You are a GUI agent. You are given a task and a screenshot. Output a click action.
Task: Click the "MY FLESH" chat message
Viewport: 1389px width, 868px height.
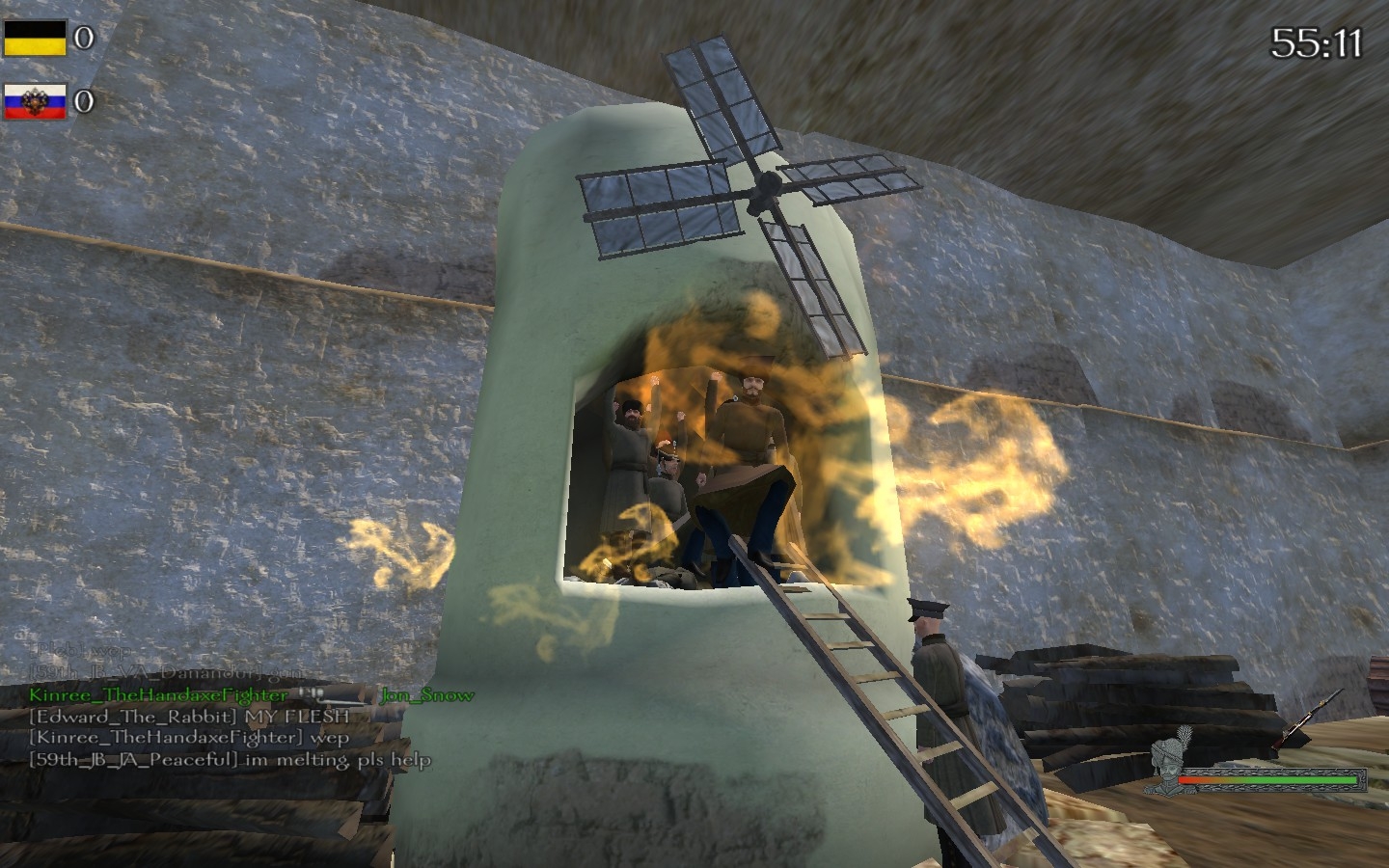click(x=189, y=717)
